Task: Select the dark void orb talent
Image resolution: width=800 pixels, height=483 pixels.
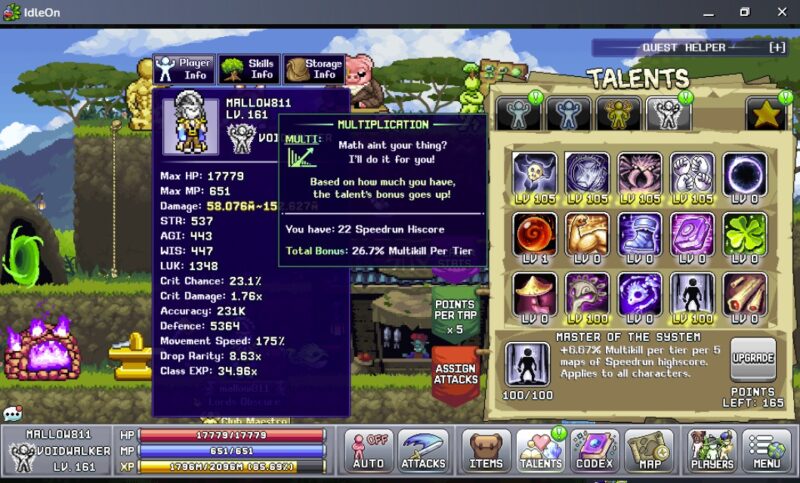Action: coord(744,173)
